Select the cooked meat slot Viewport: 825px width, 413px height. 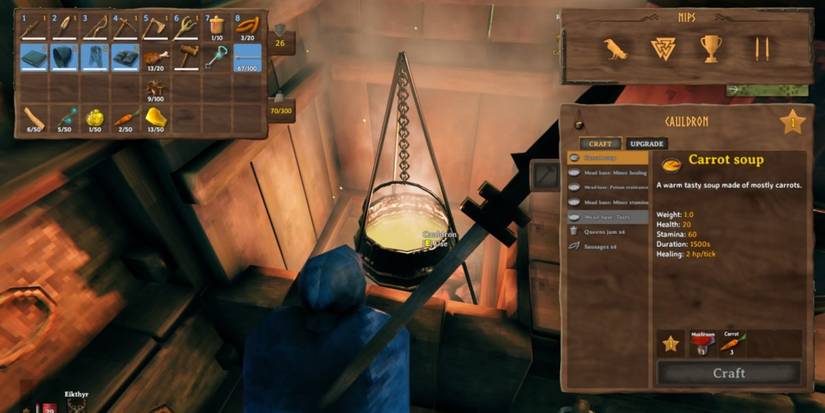coord(155,57)
